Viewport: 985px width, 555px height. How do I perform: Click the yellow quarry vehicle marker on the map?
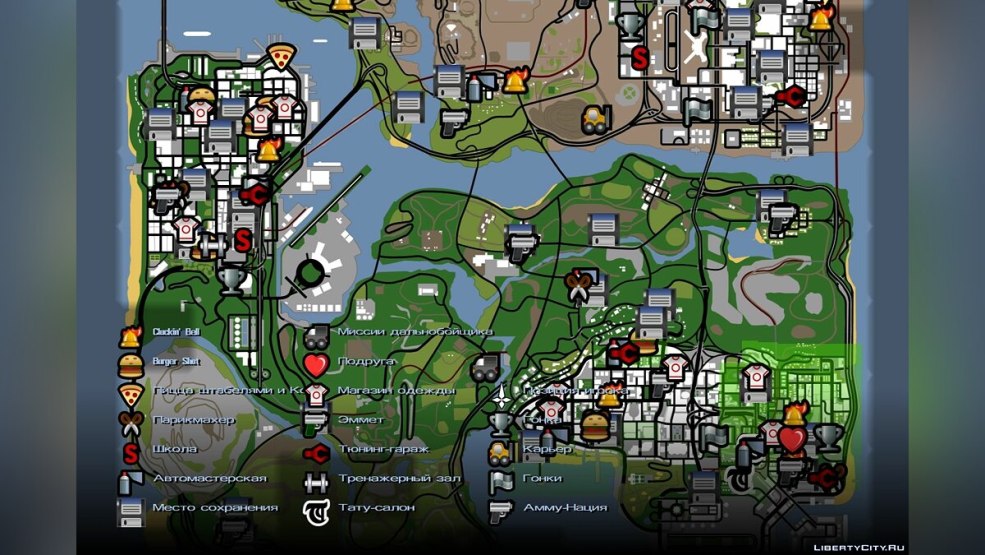pyautogui.click(x=596, y=119)
